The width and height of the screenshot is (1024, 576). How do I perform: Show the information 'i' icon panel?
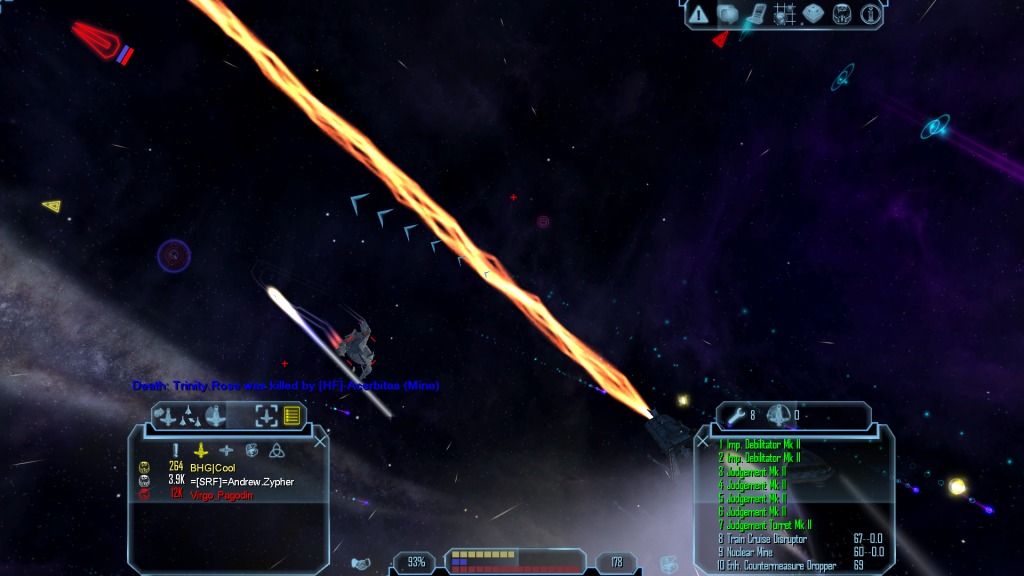[x=870, y=14]
